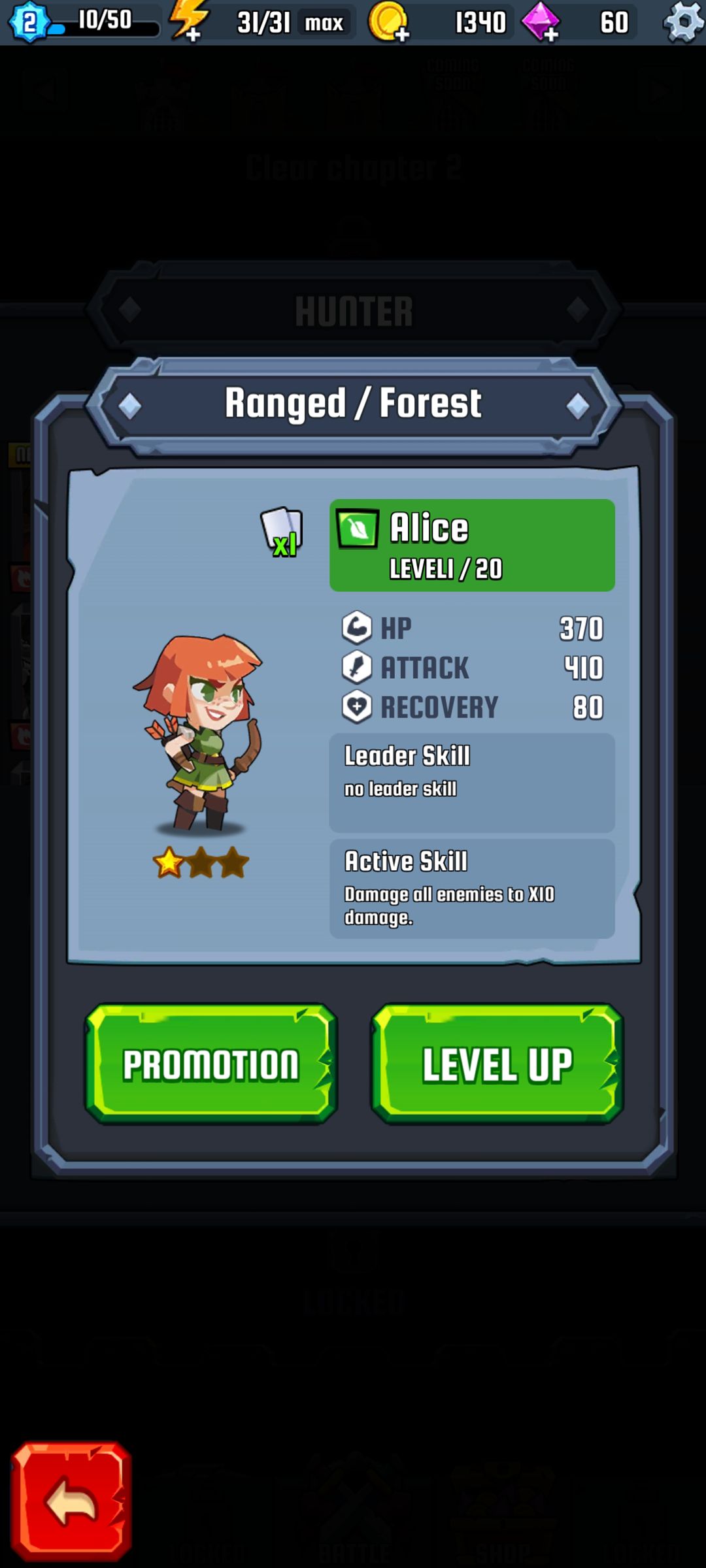Viewport: 706px width, 1568px height.
Task: Buy more gold with the coin icon
Action: click(390, 22)
